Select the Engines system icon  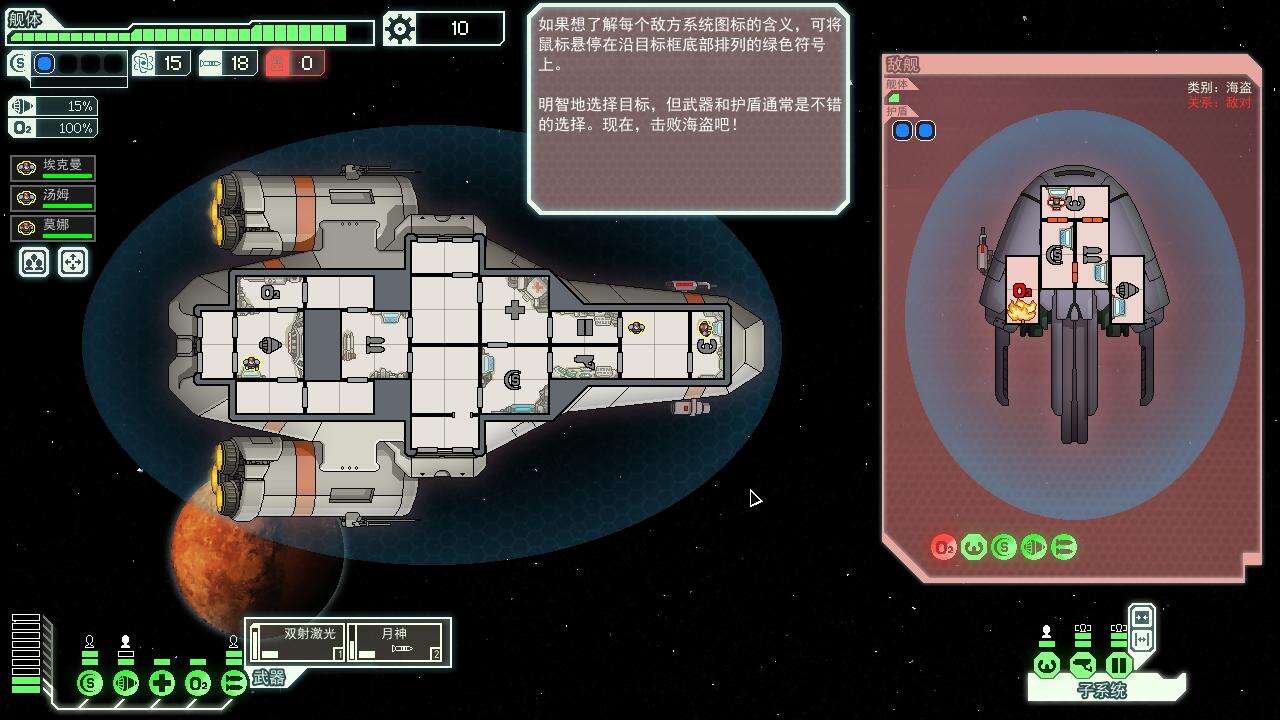click(x=124, y=682)
